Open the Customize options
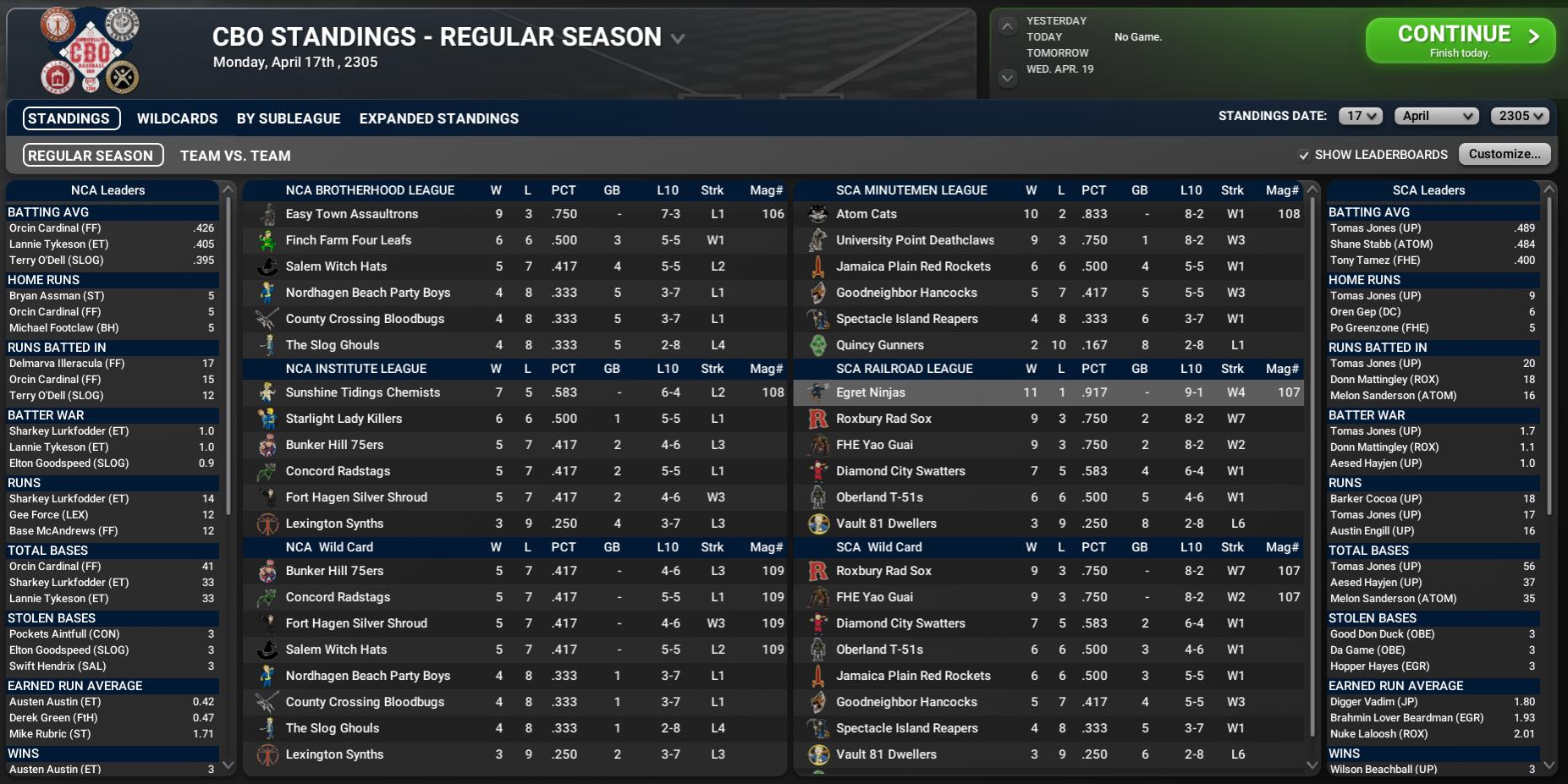This screenshot has height=784, width=1568. (1504, 154)
